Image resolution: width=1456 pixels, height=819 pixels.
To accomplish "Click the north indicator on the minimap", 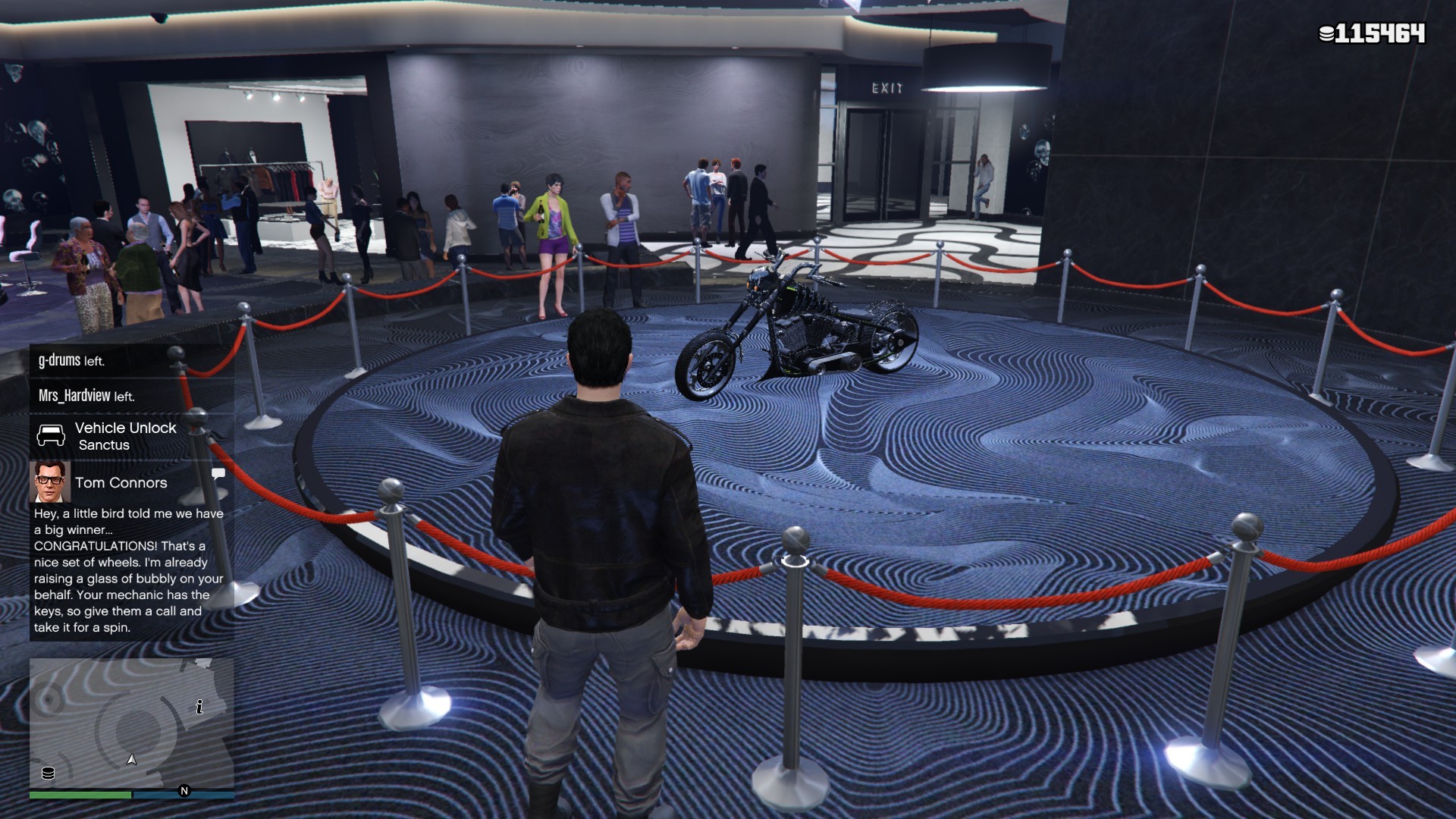I will point(184,791).
